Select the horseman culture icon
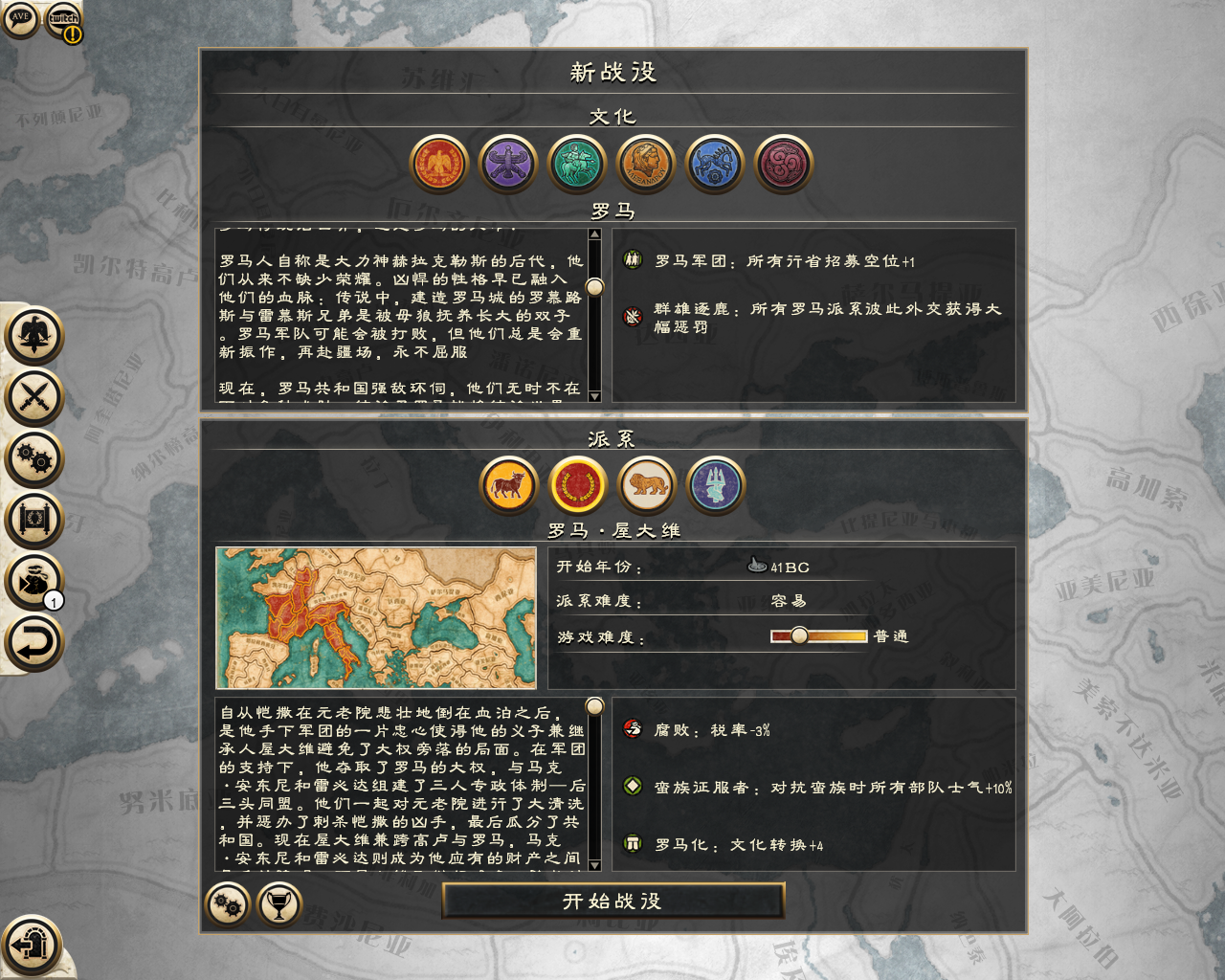 click(x=577, y=163)
